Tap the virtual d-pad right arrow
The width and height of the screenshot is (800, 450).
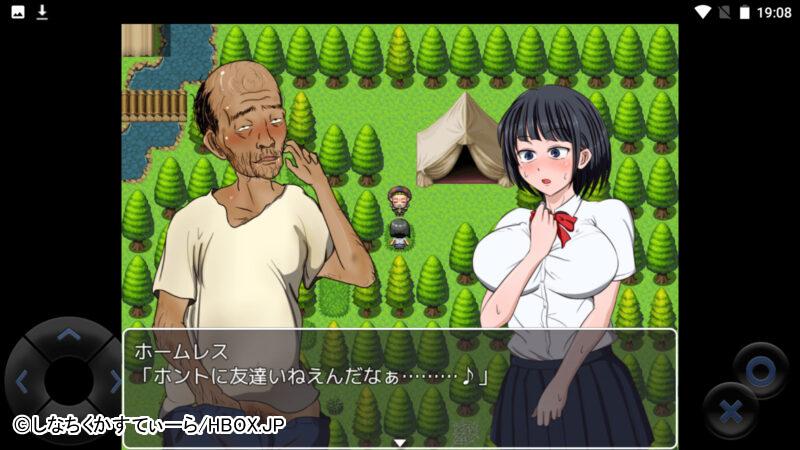coord(113,381)
